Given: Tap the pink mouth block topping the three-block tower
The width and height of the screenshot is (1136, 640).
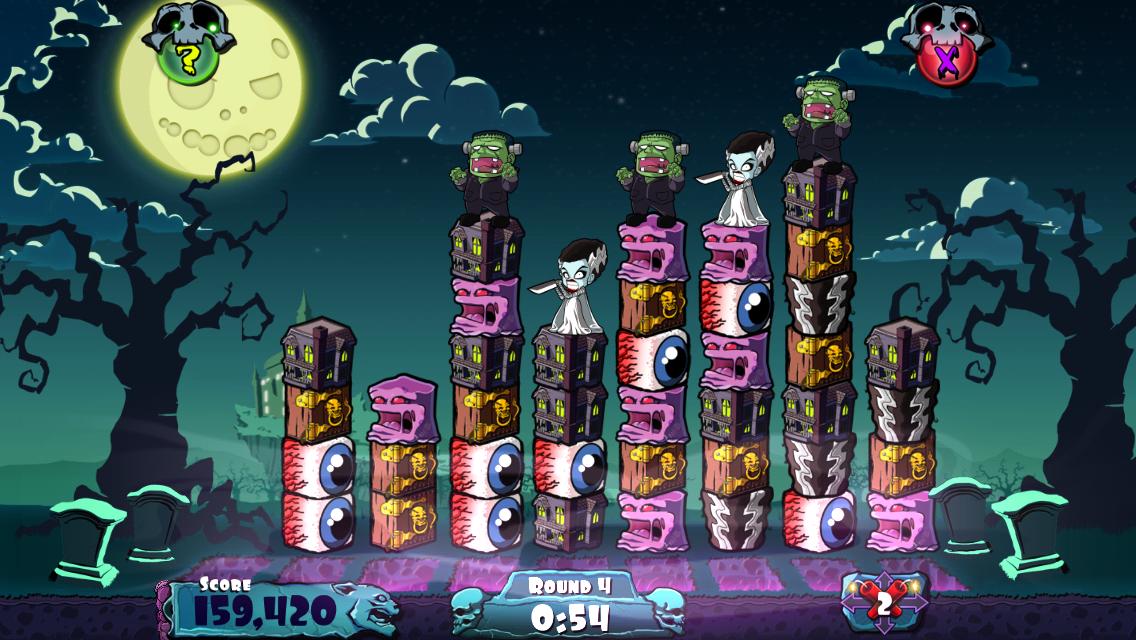Looking at the screenshot, I should tap(403, 408).
